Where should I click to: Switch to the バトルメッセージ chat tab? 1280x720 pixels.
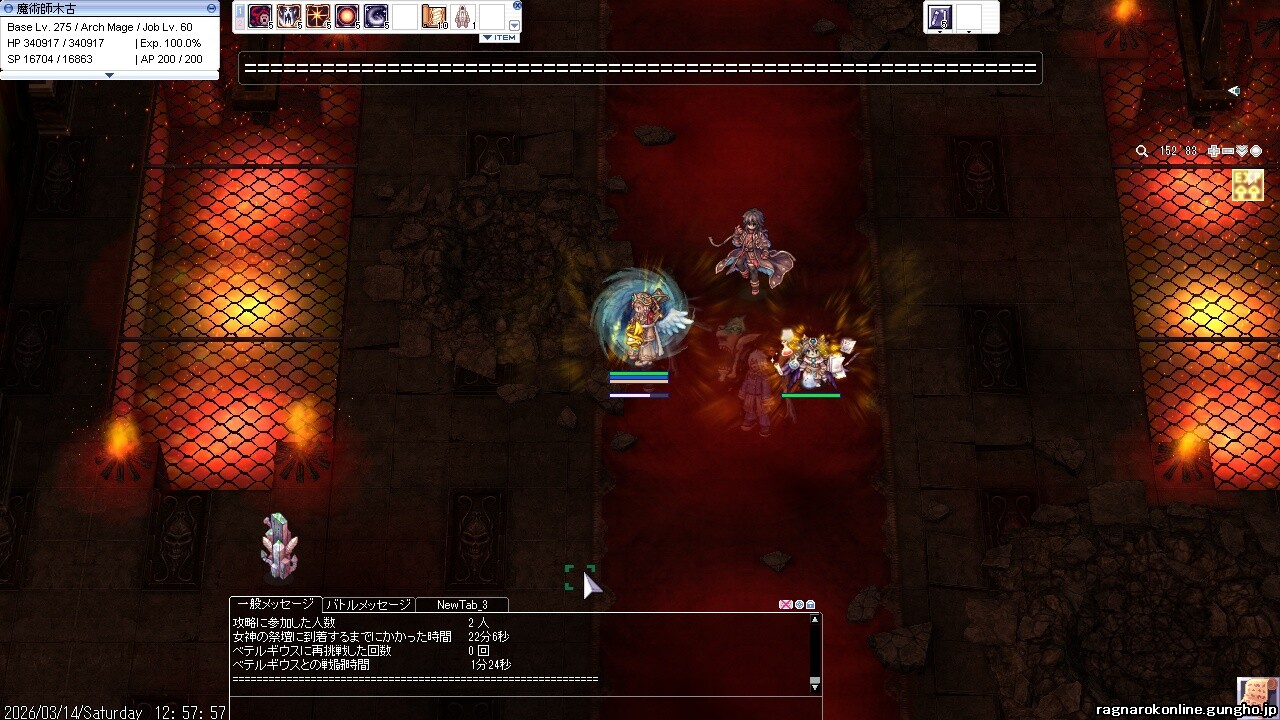pos(368,605)
